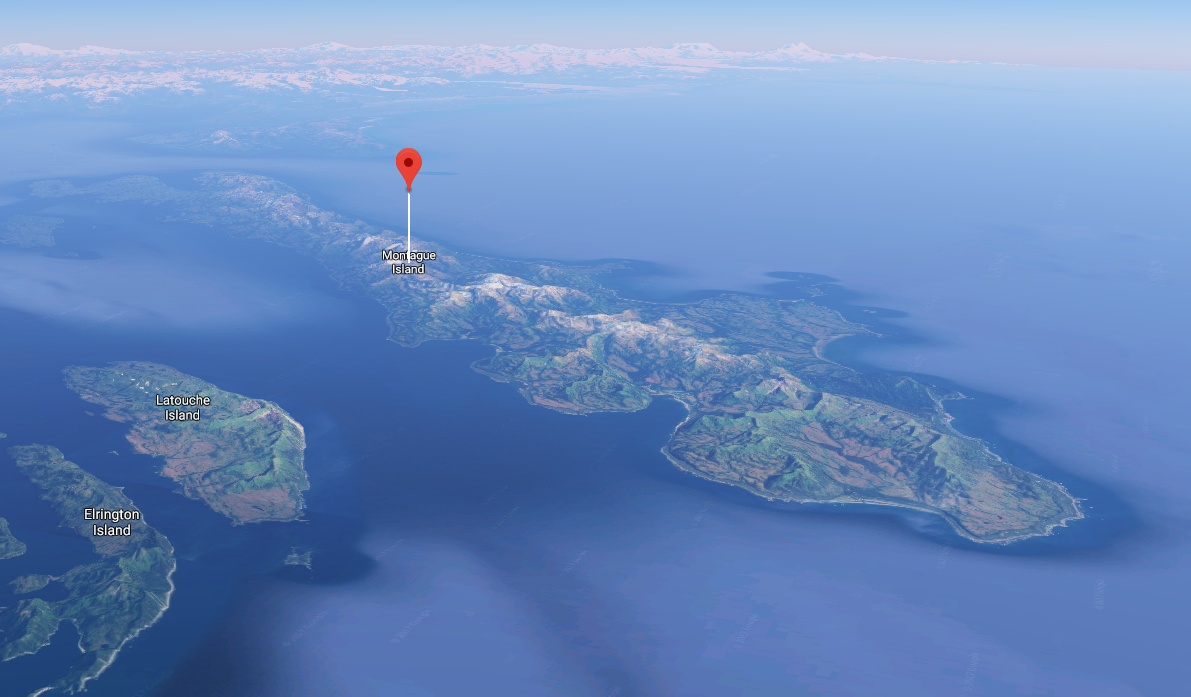Select the Latouche Island map label
The width and height of the screenshot is (1191, 697).
click(x=183, y=408)
